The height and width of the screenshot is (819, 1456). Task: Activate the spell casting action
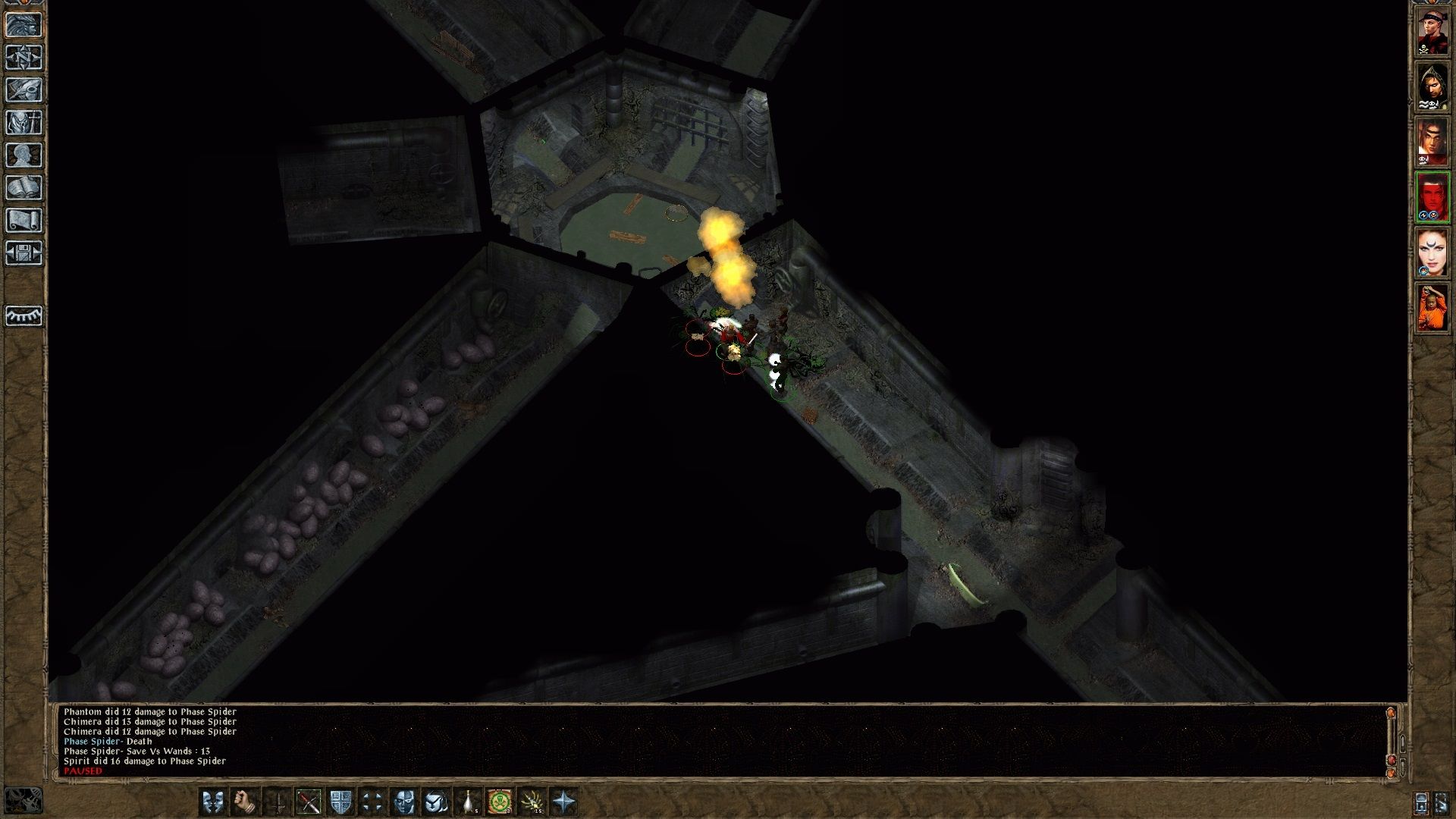(435, 802)
